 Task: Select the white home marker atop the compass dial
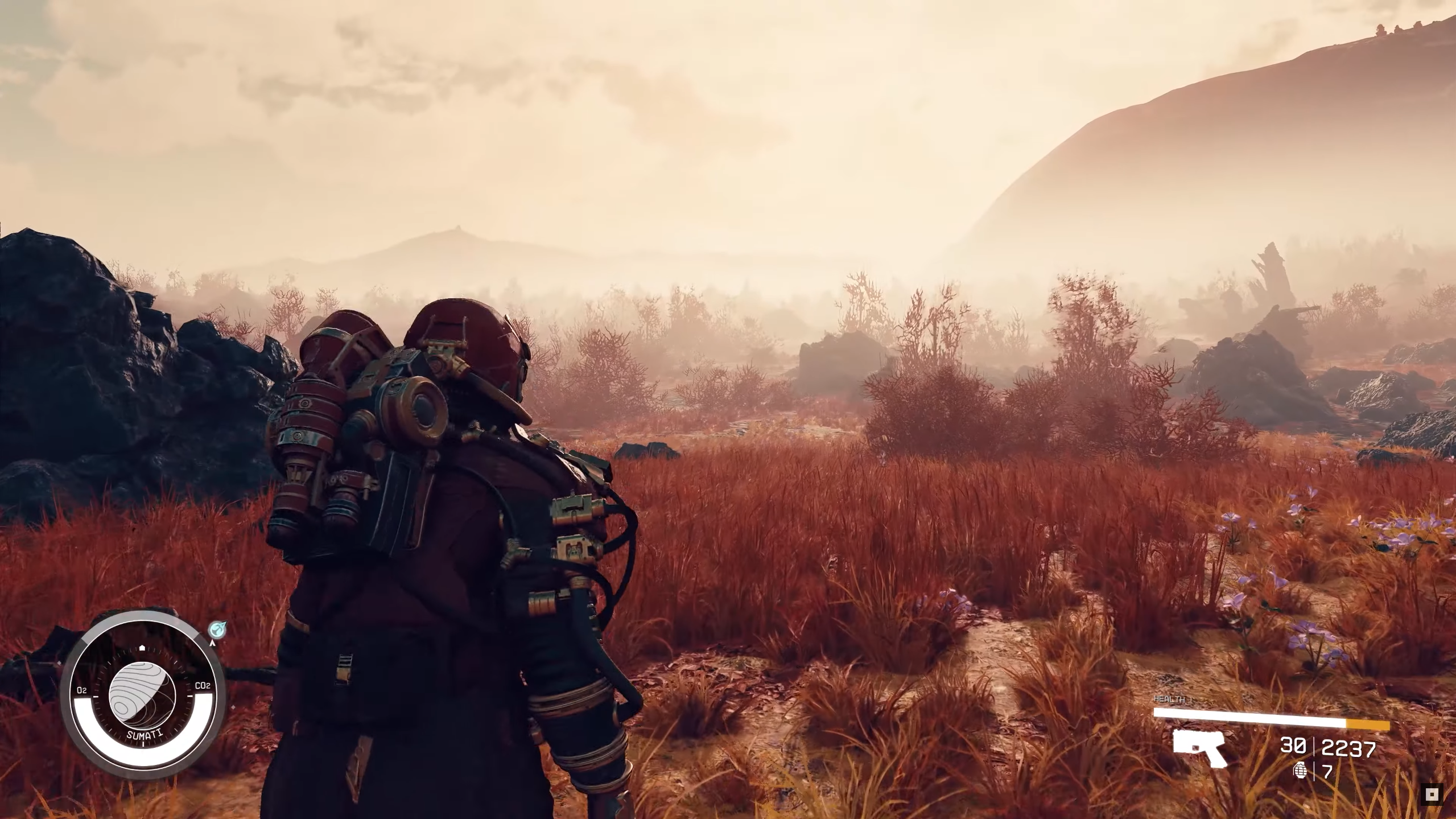[142, 647]
